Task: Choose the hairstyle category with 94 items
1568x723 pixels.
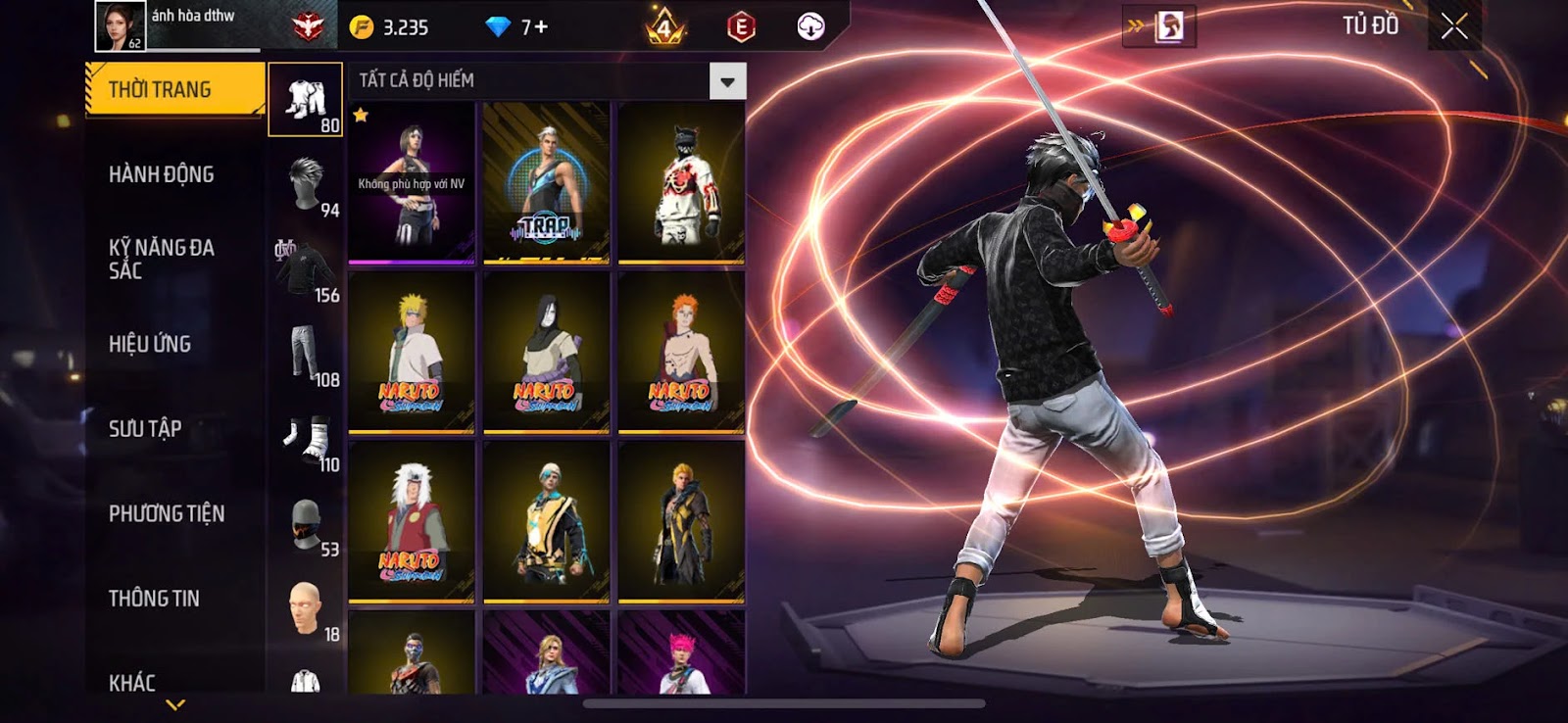Action: (x=306, y=185)
